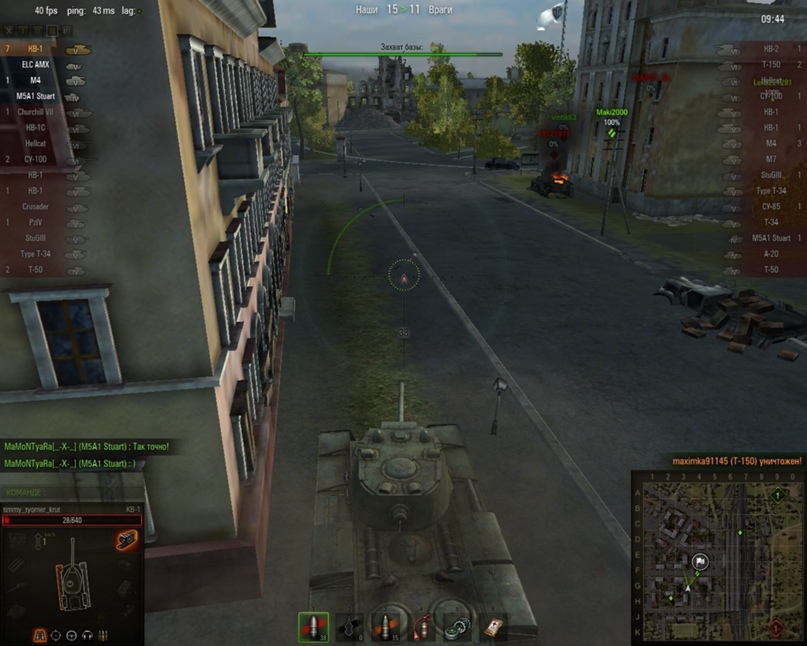Use the first aid kit consumable
Viewport: 807px width, 646px height.
click(494, 627)
